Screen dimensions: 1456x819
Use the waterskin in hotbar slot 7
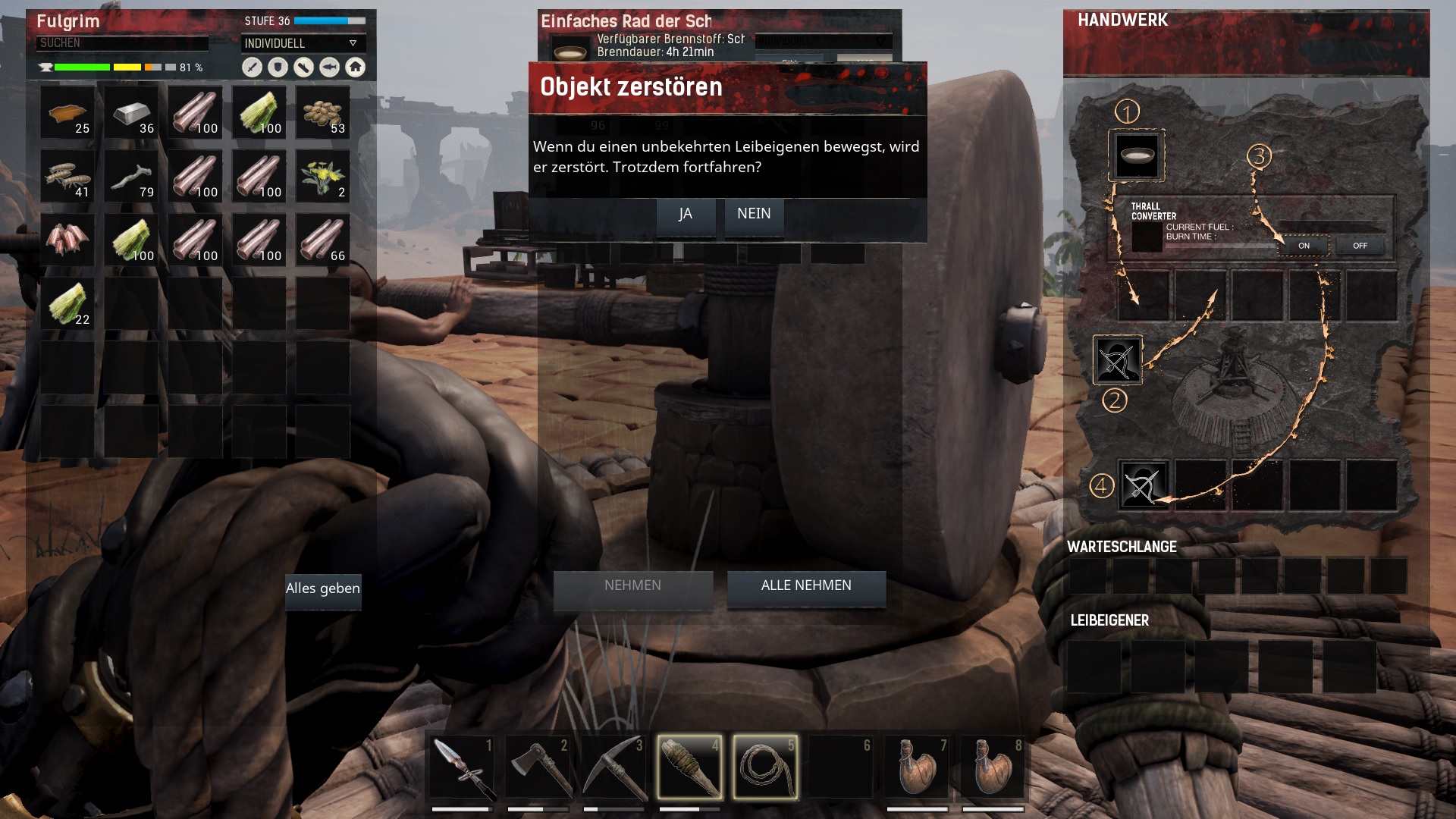coord(917,767)
